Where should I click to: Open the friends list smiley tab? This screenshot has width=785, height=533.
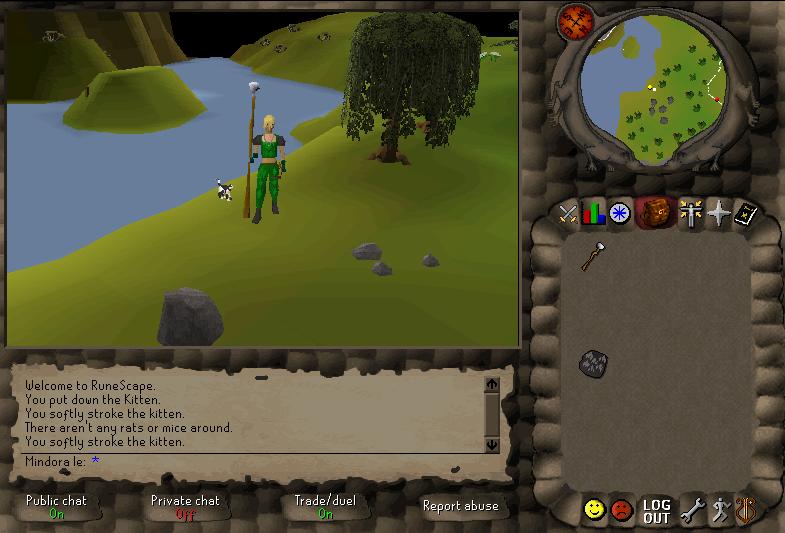pyautogui.click(x=594, y=510)
